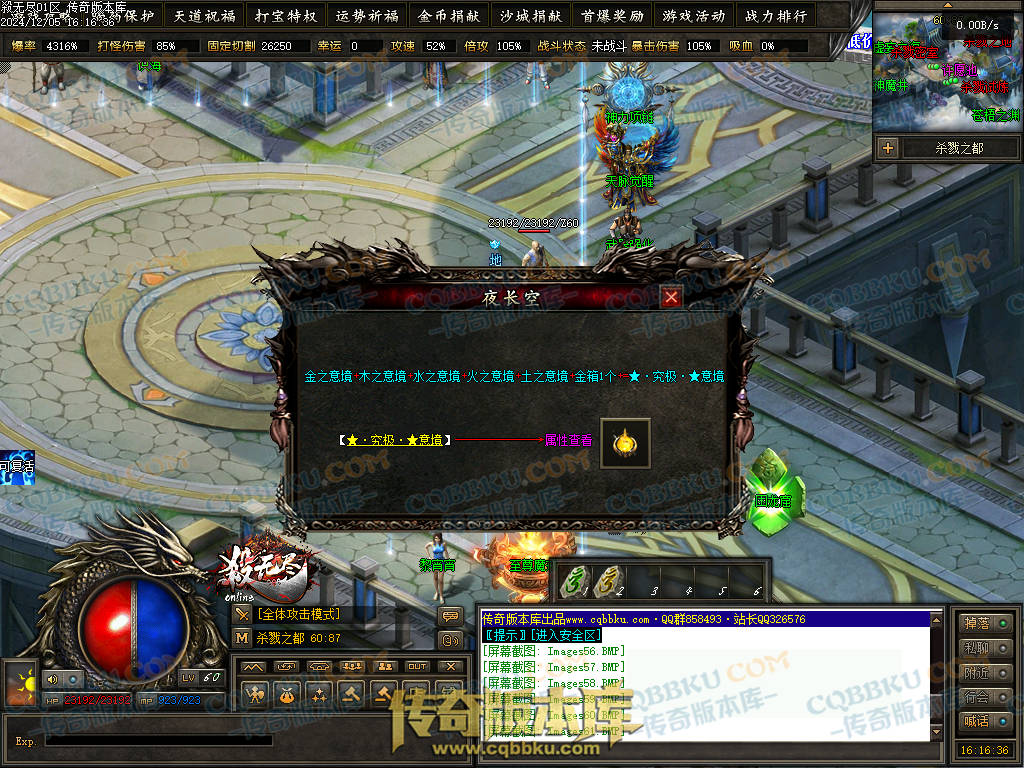Open the 游戏活动 menu
Screen dimensions: 1024x768
pos(693,16)
